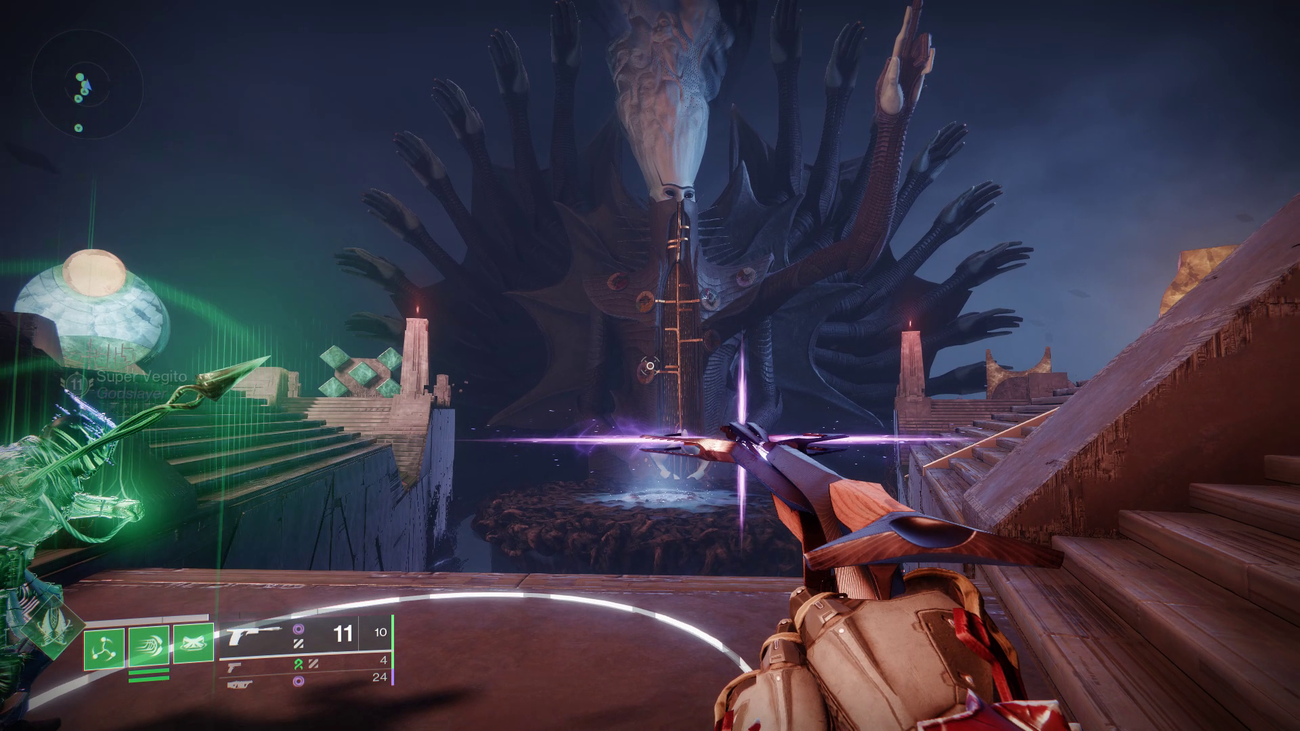Viewport: 1300px width, 731px height.
Task: Click the purple ammo icon beside the heavy weapon
Action: pos(299,682)
